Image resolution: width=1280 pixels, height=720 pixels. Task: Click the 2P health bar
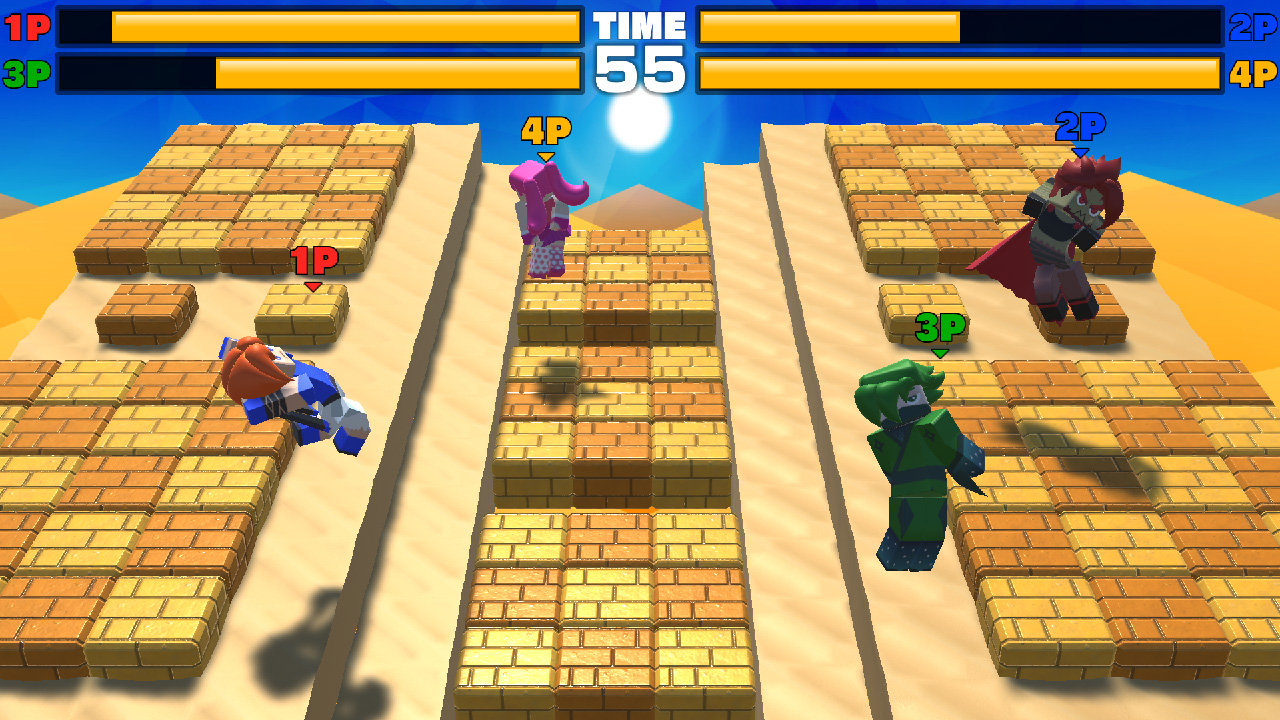click(960, 27)
